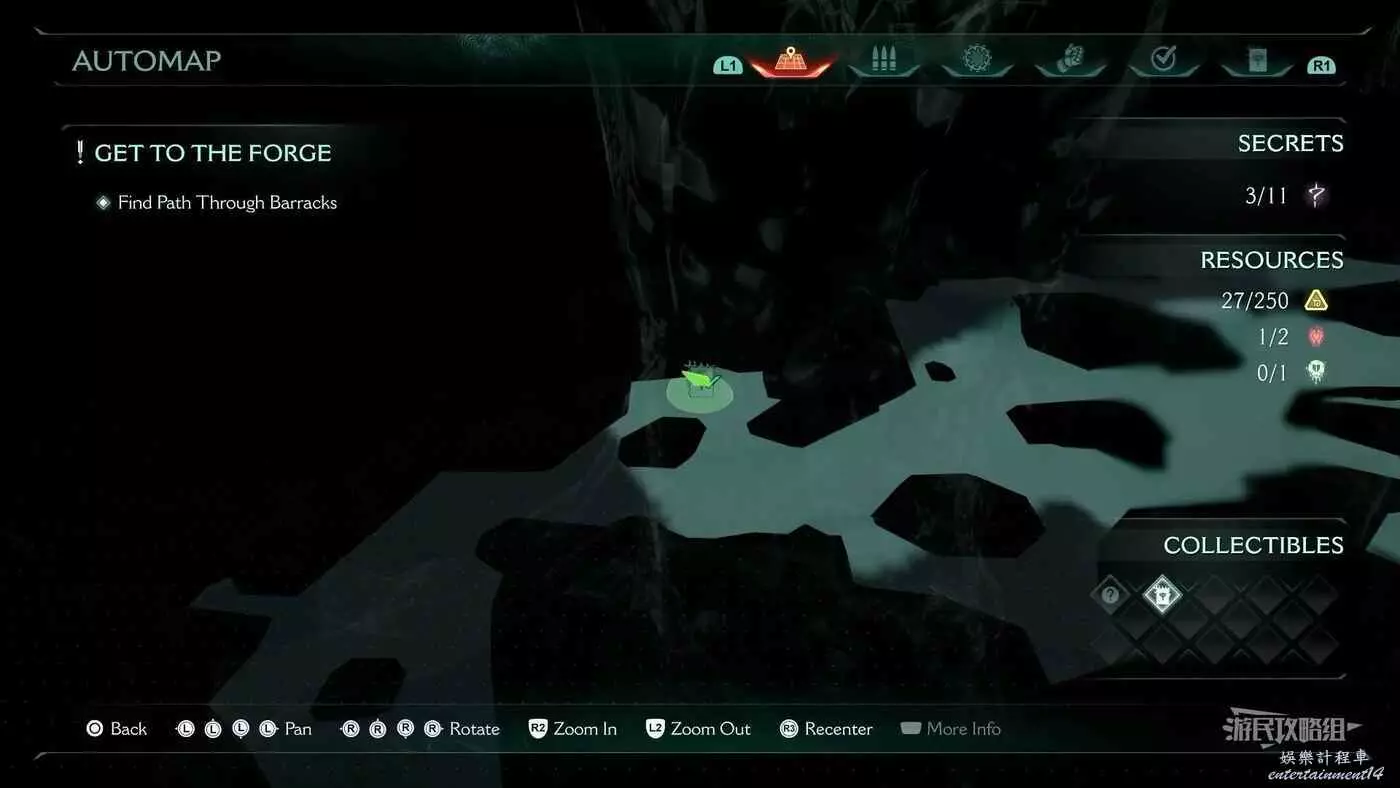This screenshot has width=1400, height=788.
Task: Select the 'Find Path Through Barracks' objective
Action: click(x=227, y=203)
